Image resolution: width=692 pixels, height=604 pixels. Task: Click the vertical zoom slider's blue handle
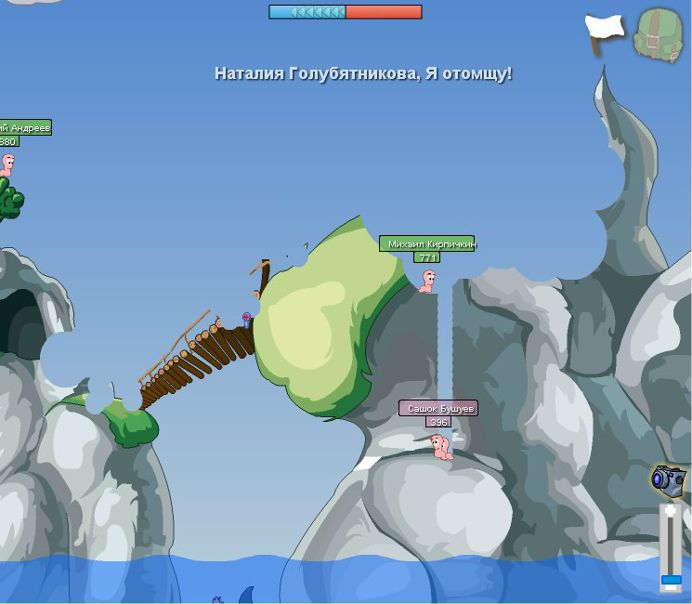coord(671,580)
